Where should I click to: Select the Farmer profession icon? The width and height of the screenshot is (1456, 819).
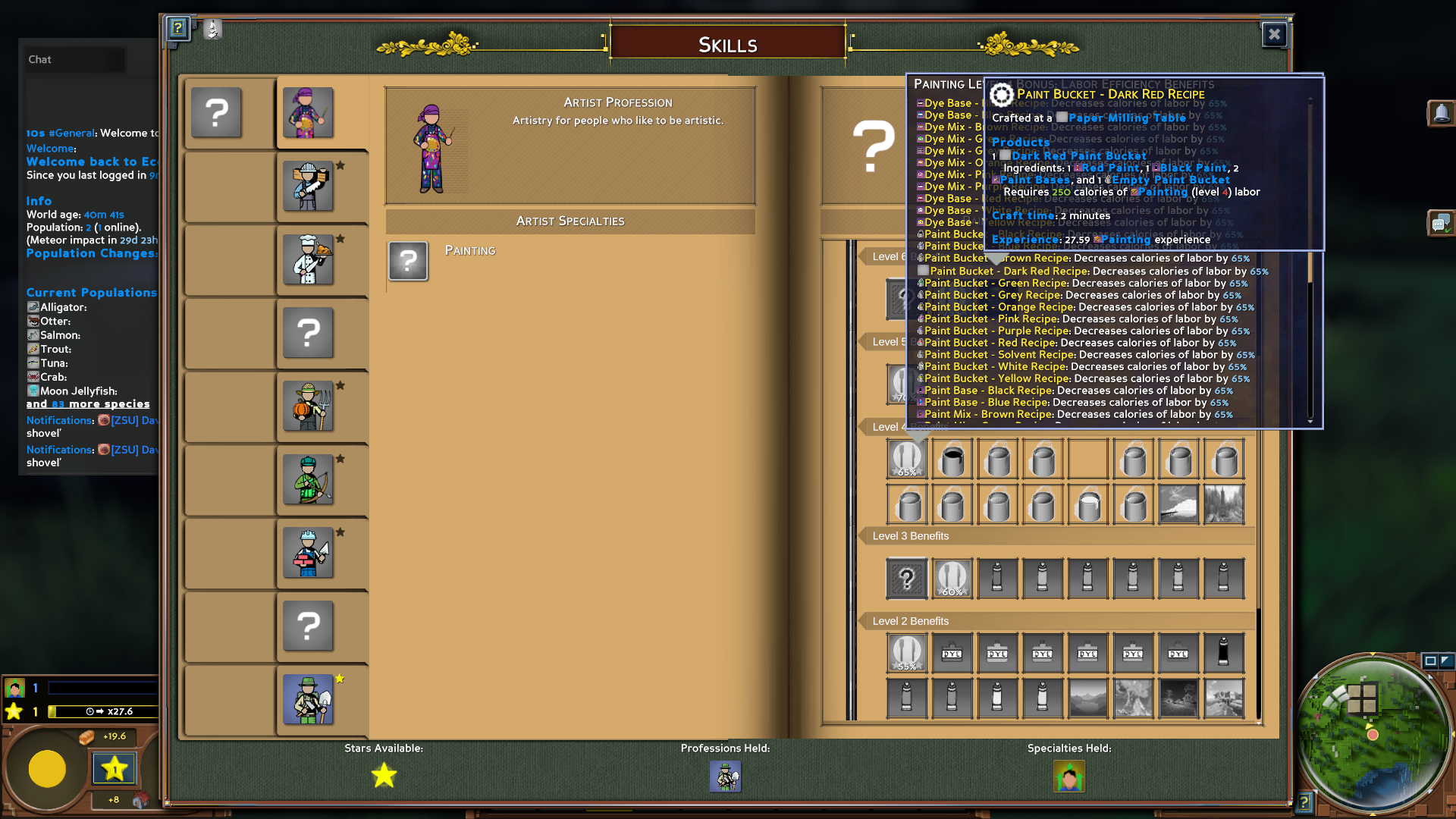click(306, 407)
